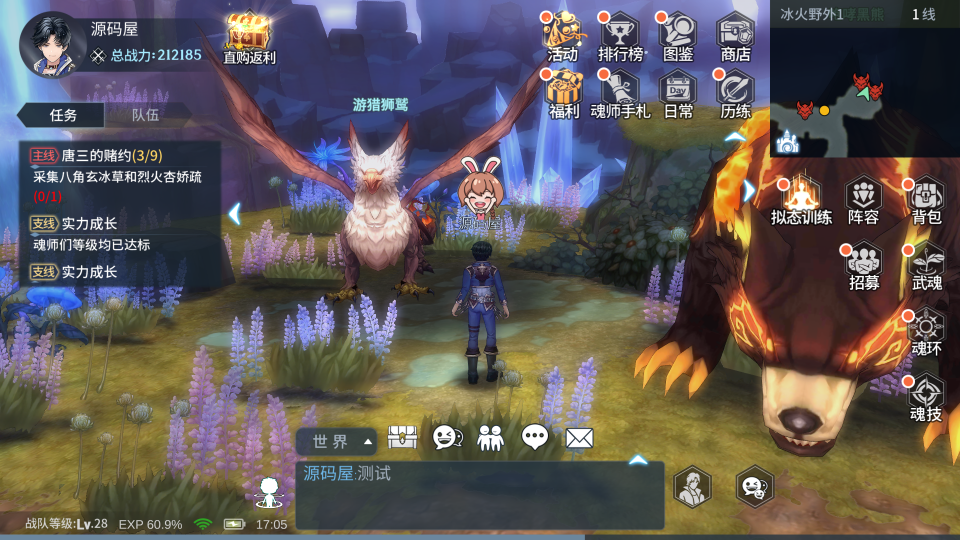Open the 活动 events menu
Viewport: 960px width, 540px height.
point(563,36)
